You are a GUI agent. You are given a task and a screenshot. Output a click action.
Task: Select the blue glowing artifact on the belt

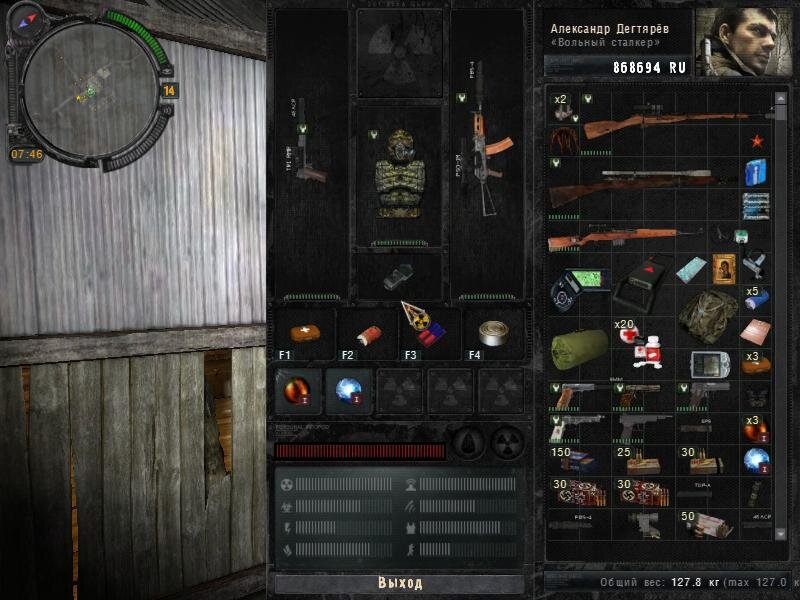pos(349,388)
